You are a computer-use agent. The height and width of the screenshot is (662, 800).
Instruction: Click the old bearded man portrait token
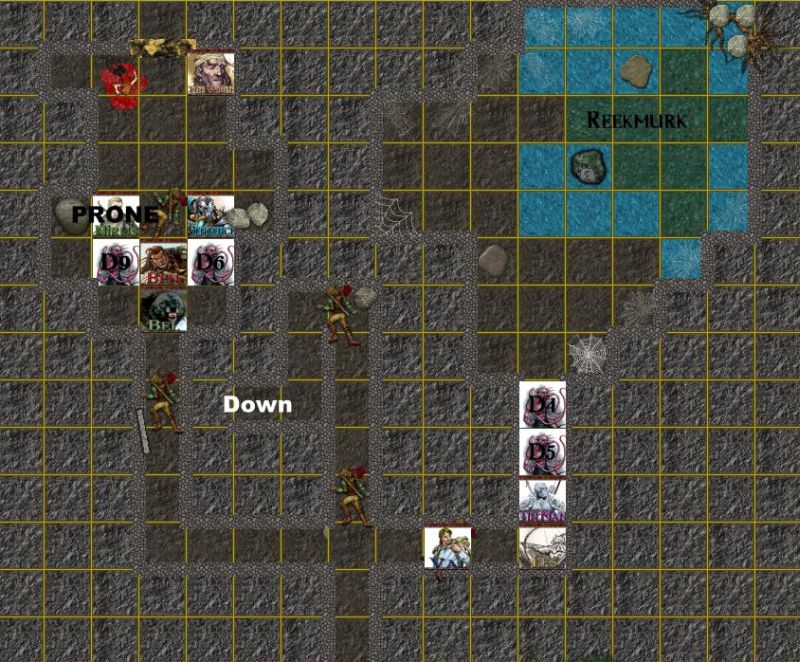(x=211, y=73)
